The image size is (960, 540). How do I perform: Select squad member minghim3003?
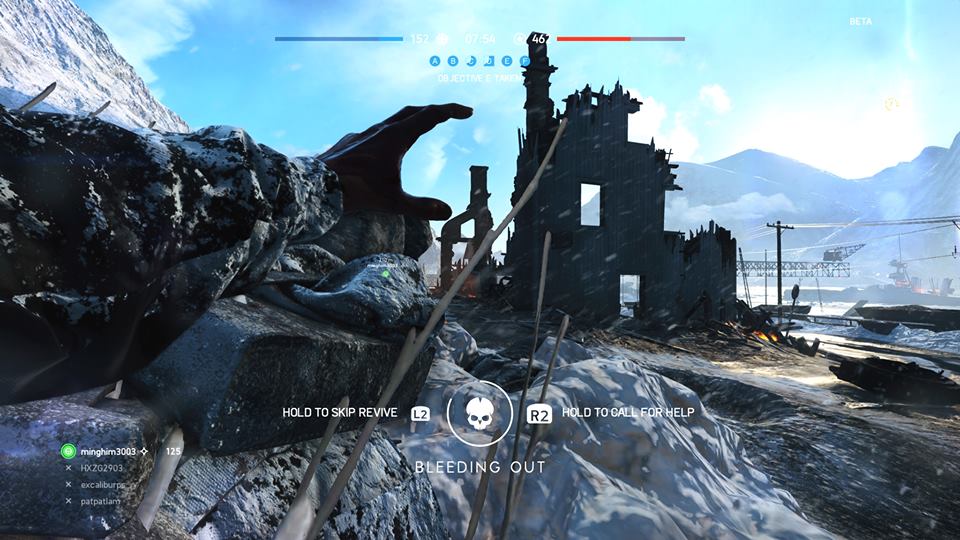[x=108, y=452]
